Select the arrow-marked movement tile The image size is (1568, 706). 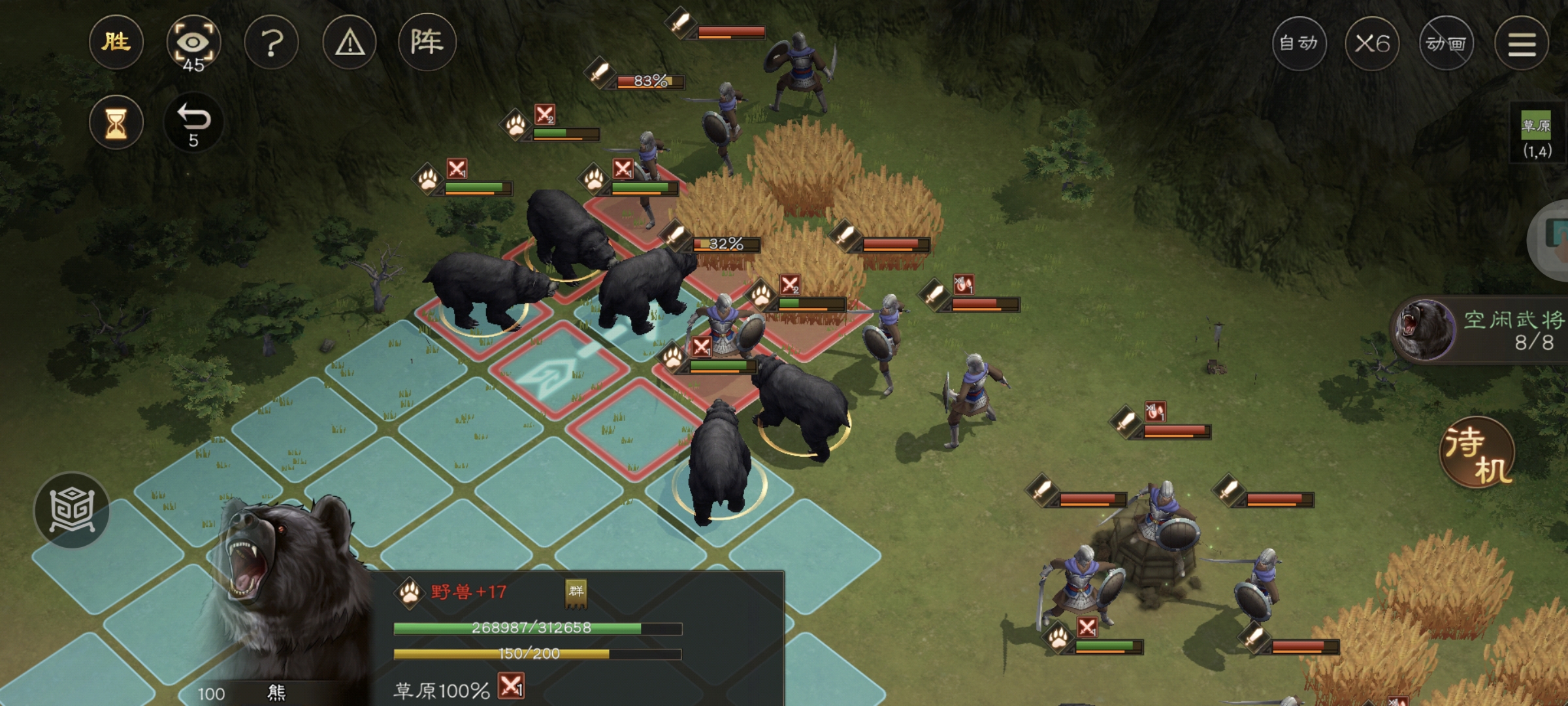click(x=557, y=368)
